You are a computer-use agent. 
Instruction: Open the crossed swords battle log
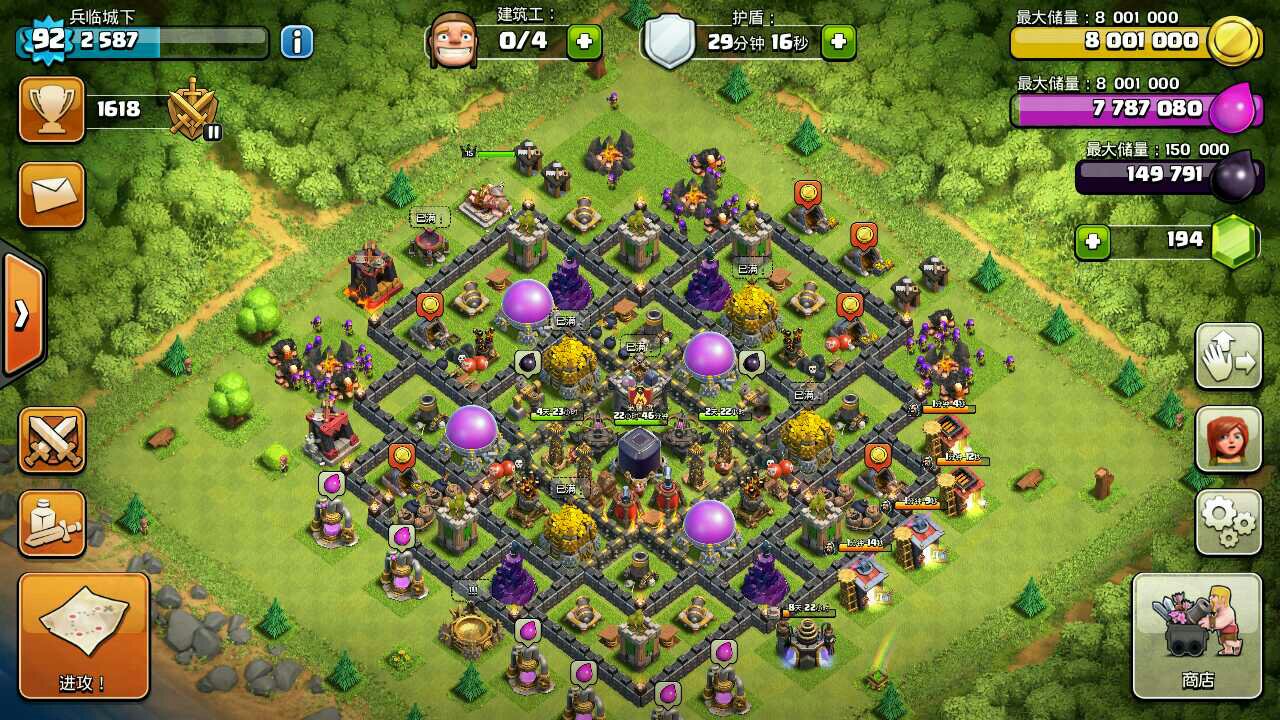51,440
